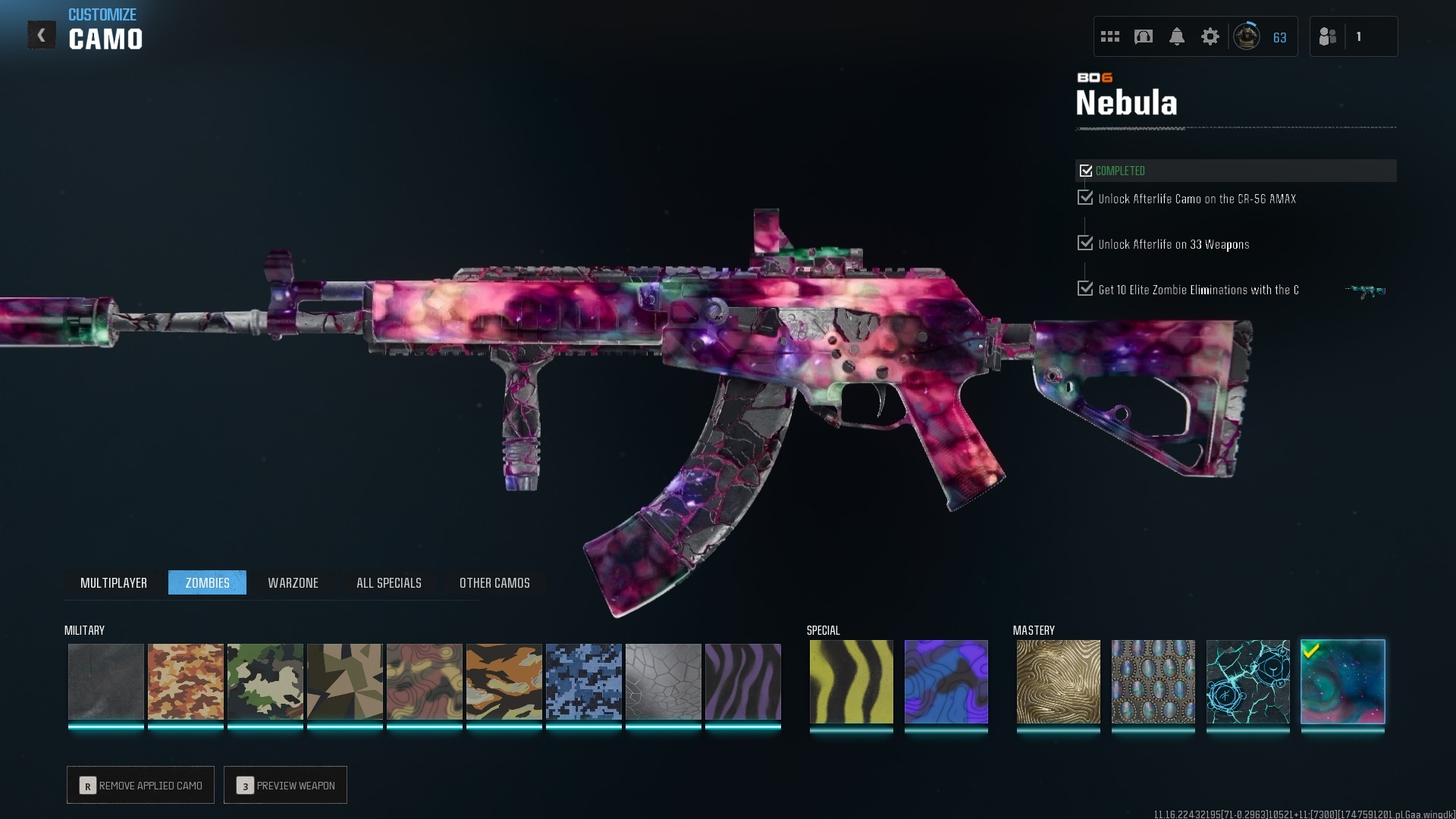Preview the weapon
Screen dimensions: 1456x819
click(286, 785)
